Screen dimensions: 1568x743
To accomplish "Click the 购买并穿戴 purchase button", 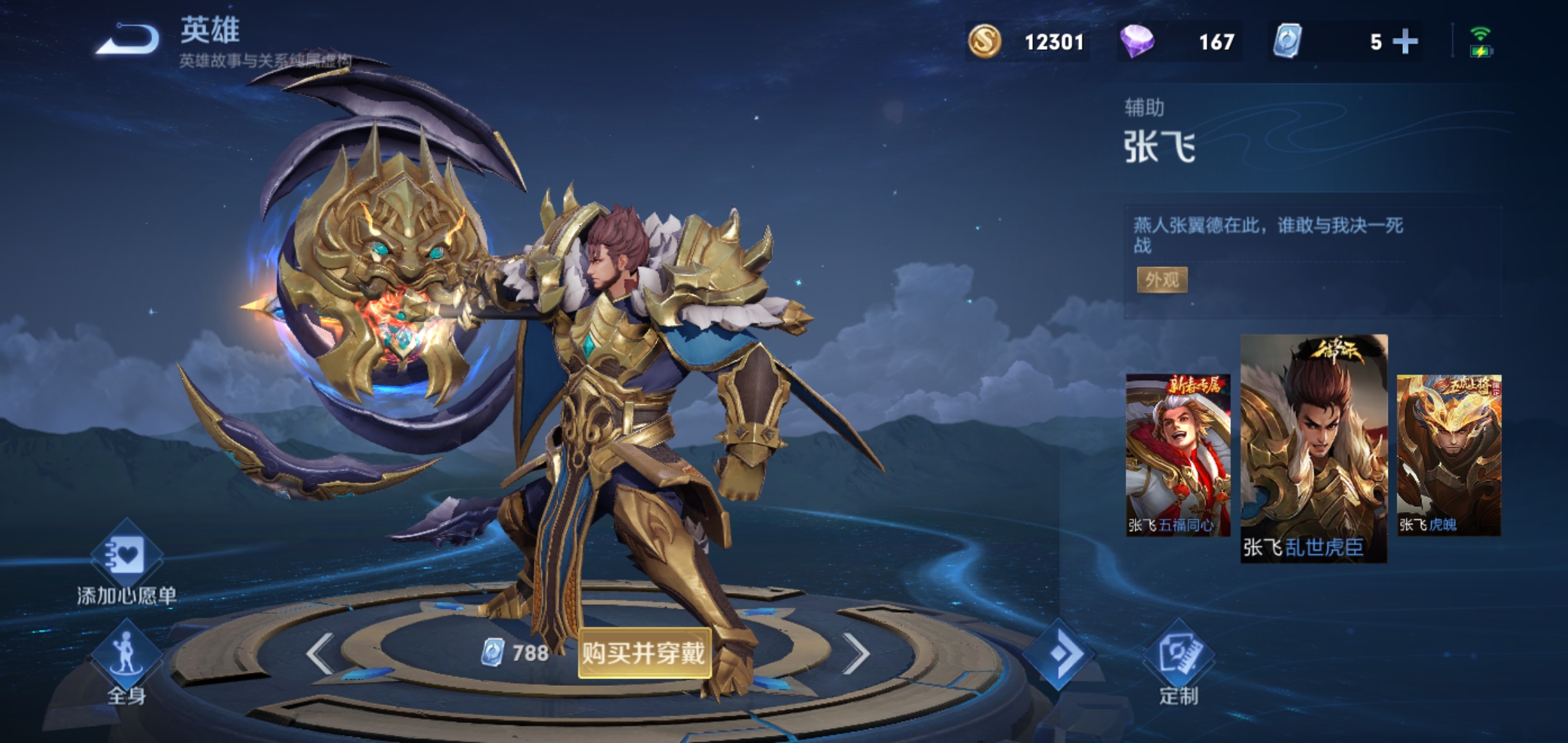I will coord(644,653).
